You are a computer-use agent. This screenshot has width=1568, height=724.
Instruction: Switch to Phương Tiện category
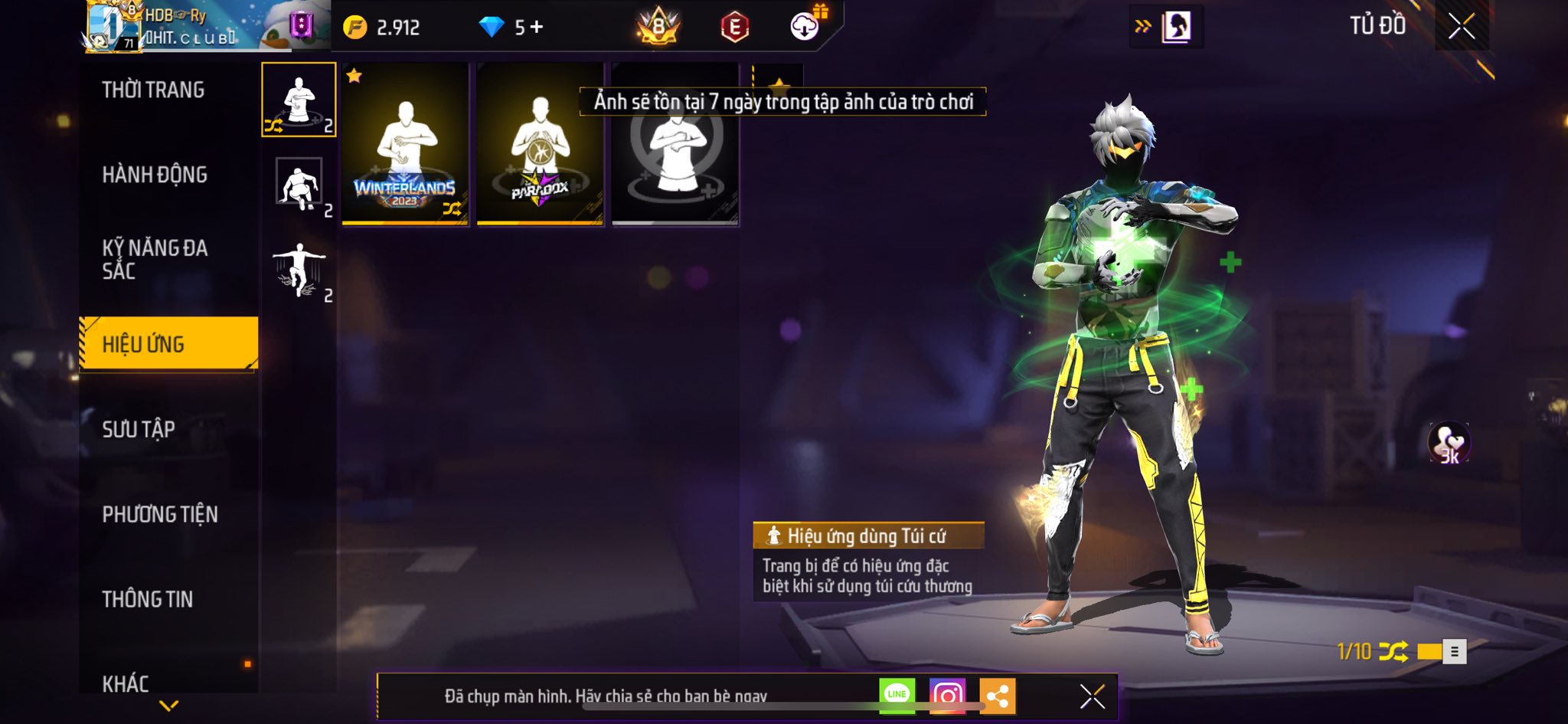click(x=160, y=514)
